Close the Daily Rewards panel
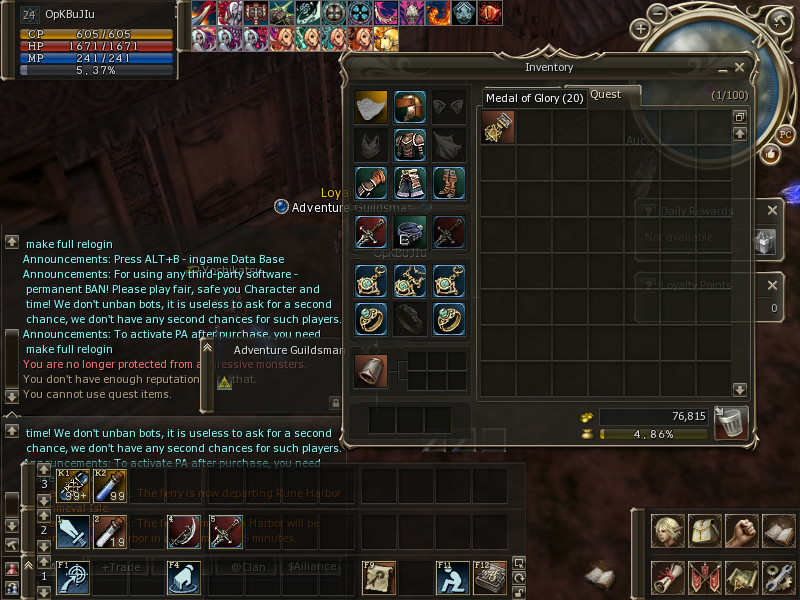800x600 pixels. tap(772, 211)
